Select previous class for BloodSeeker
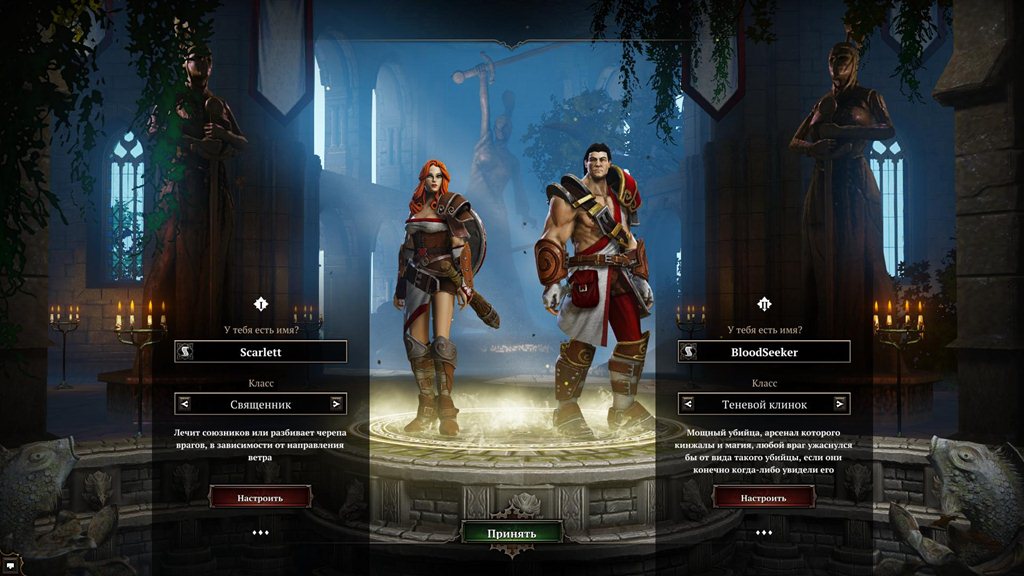Image resolution: width=1024 pixels, height=576 pixels. coord(688,404)
